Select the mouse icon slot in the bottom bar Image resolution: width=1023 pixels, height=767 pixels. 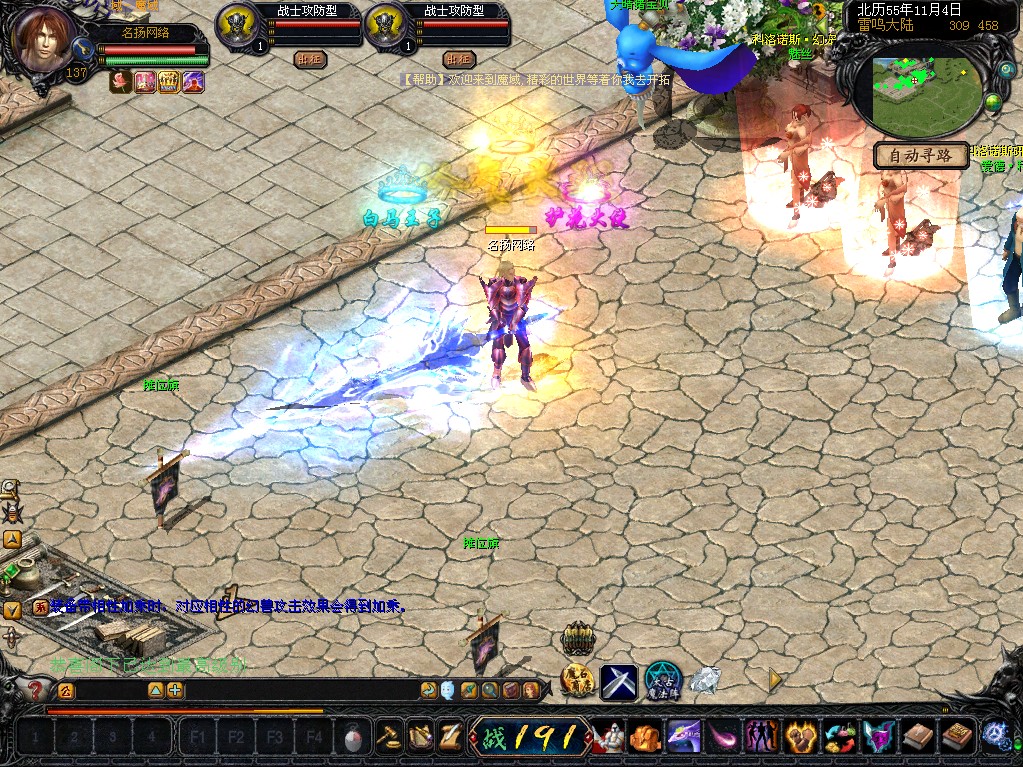pos(351,739)
